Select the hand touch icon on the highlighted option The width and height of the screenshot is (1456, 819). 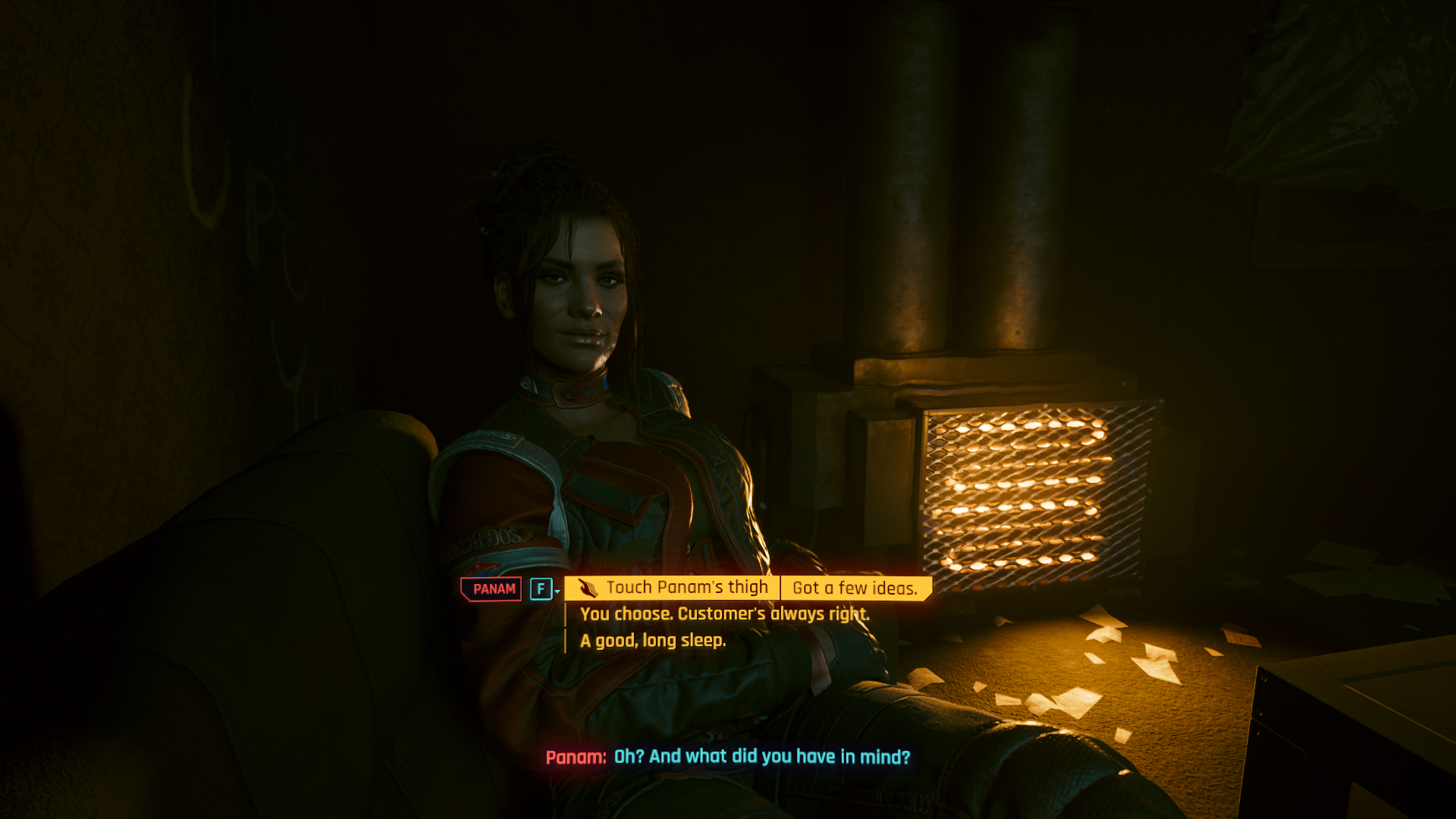pyautogui.click(x=588, y=588)
